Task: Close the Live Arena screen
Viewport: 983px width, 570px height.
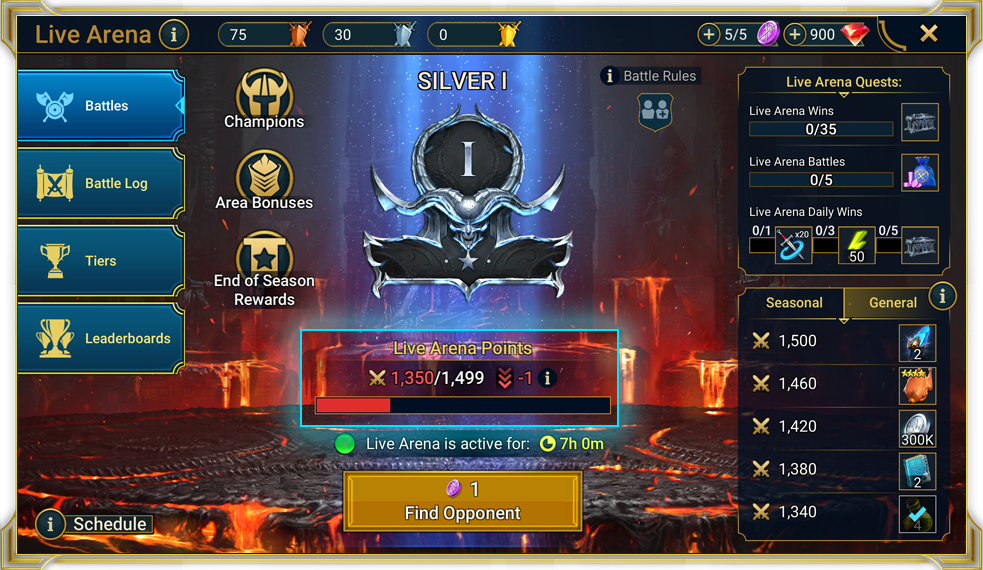Action: pyautogui.click(x=929, y=34)
